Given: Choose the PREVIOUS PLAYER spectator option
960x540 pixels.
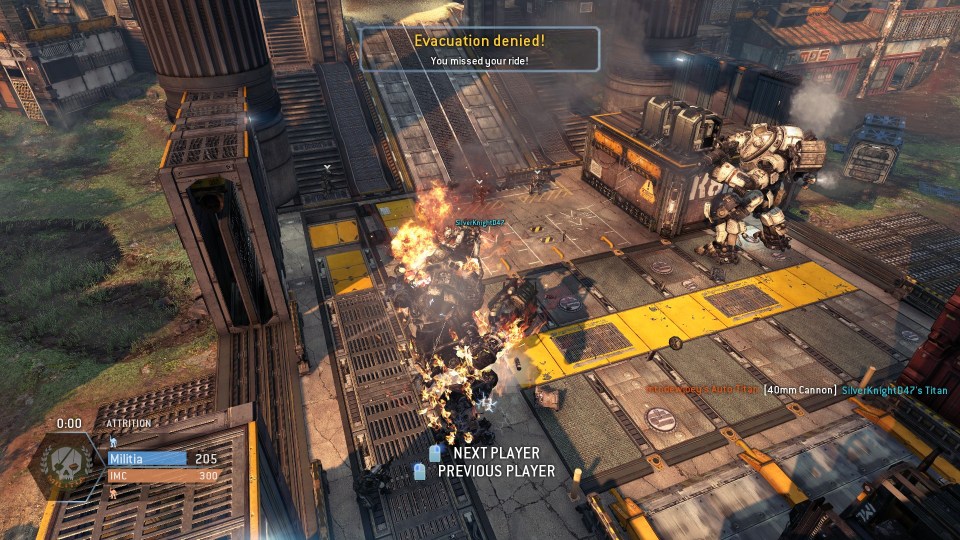Looking at the screenshot, I should tap(494, 471).
